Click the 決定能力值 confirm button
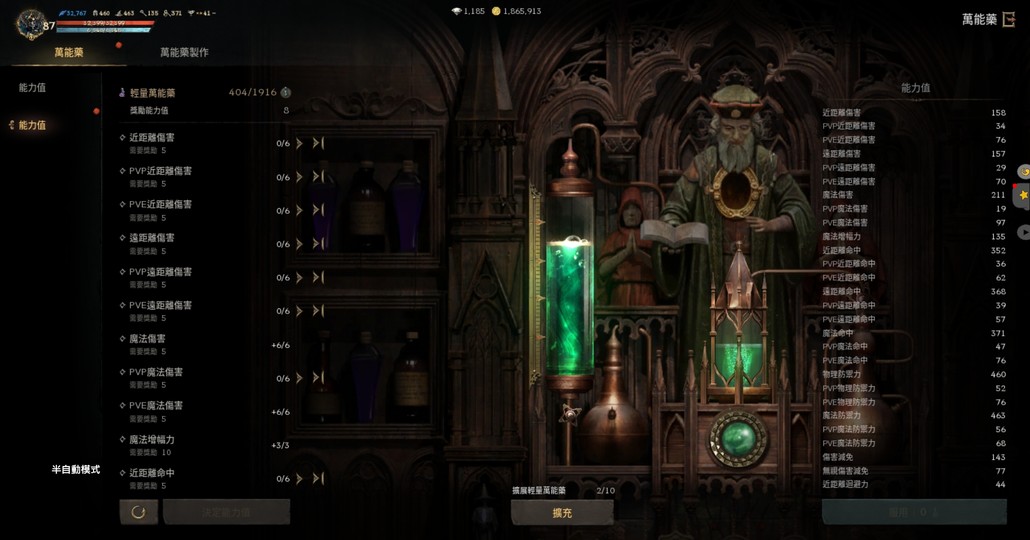The height and width of the screenshot is (540, 1030). 227,512
